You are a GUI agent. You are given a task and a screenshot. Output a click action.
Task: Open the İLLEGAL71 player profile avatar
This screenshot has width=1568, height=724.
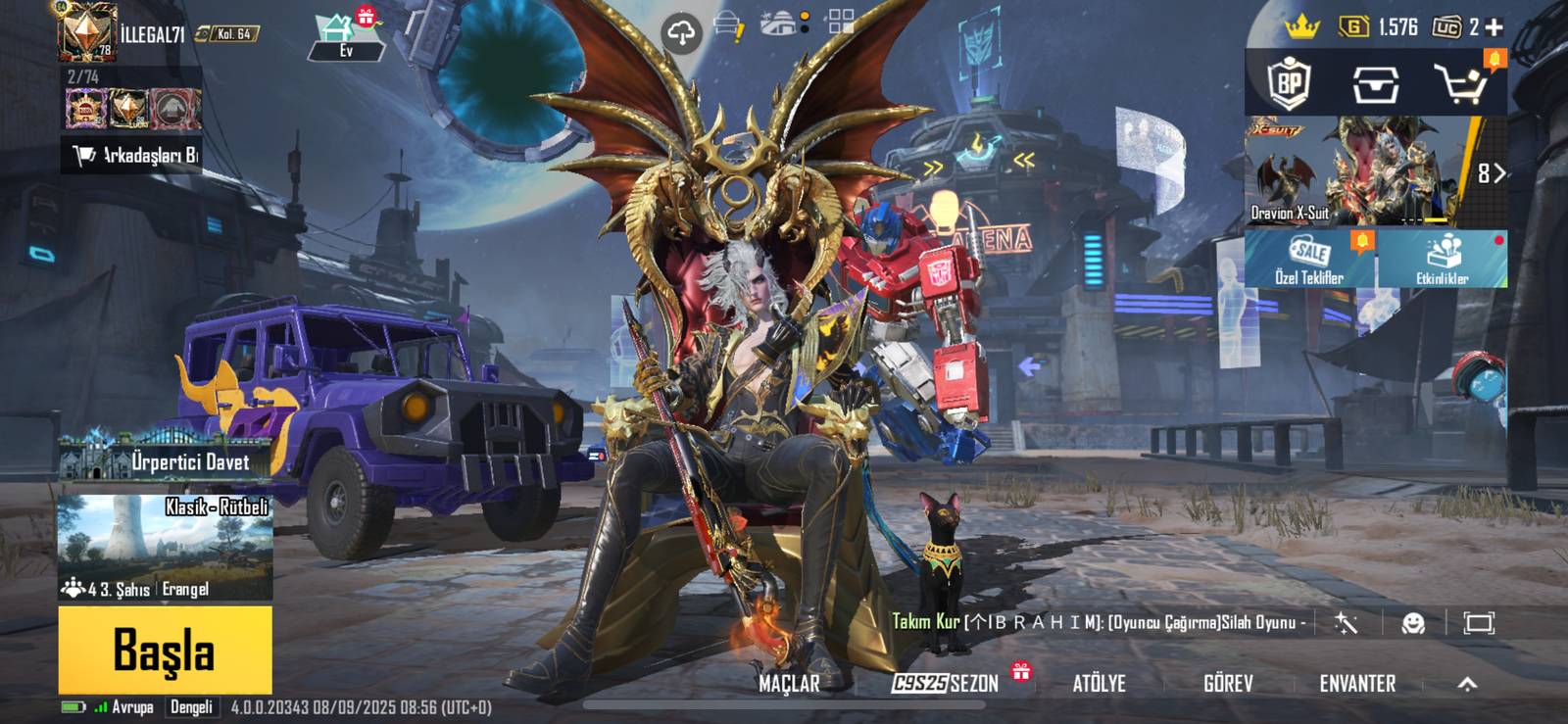87,33
